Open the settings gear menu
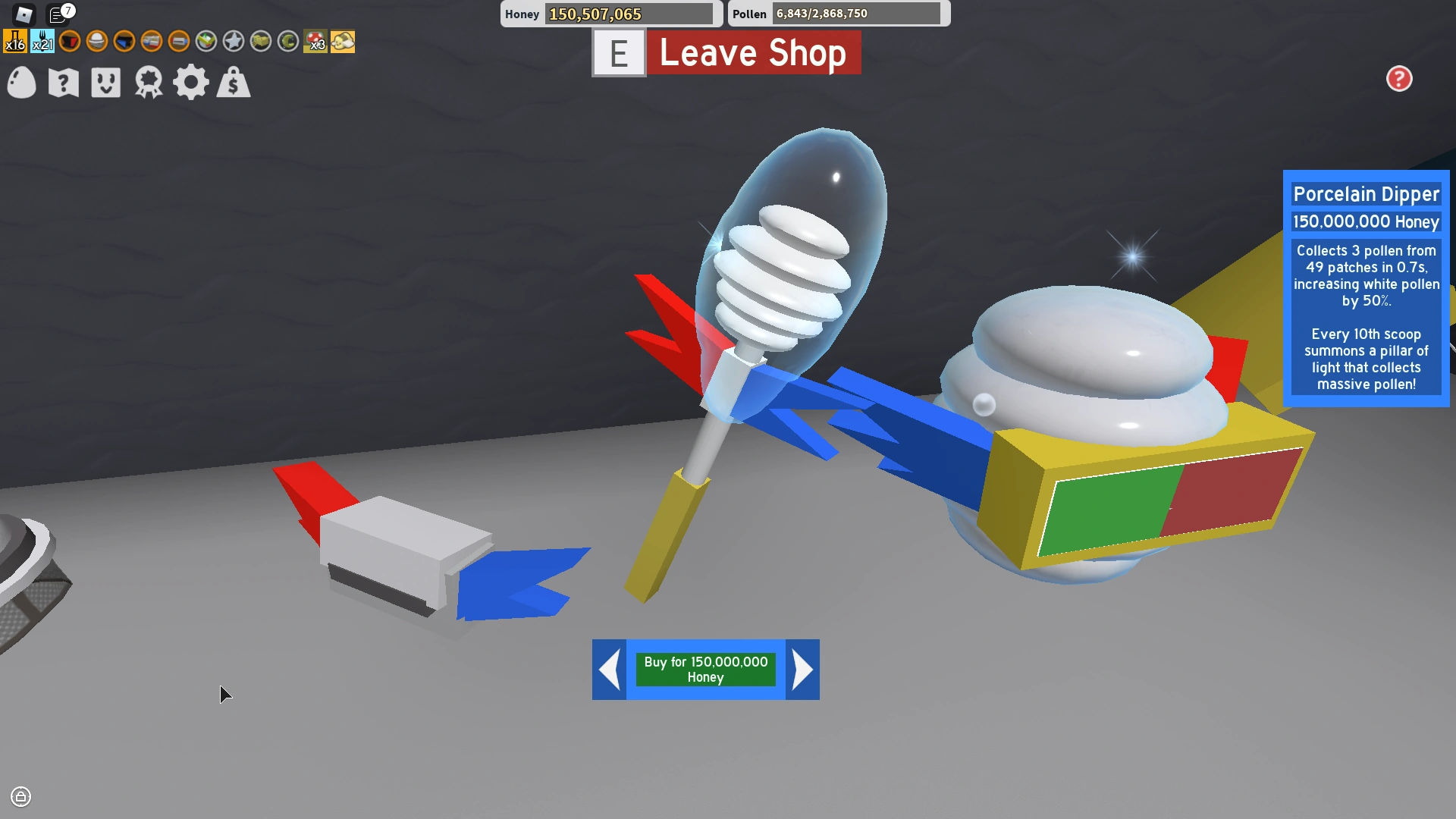This screenshot has width=1456, height=819. pyautogui.click(x=191, y=83)
